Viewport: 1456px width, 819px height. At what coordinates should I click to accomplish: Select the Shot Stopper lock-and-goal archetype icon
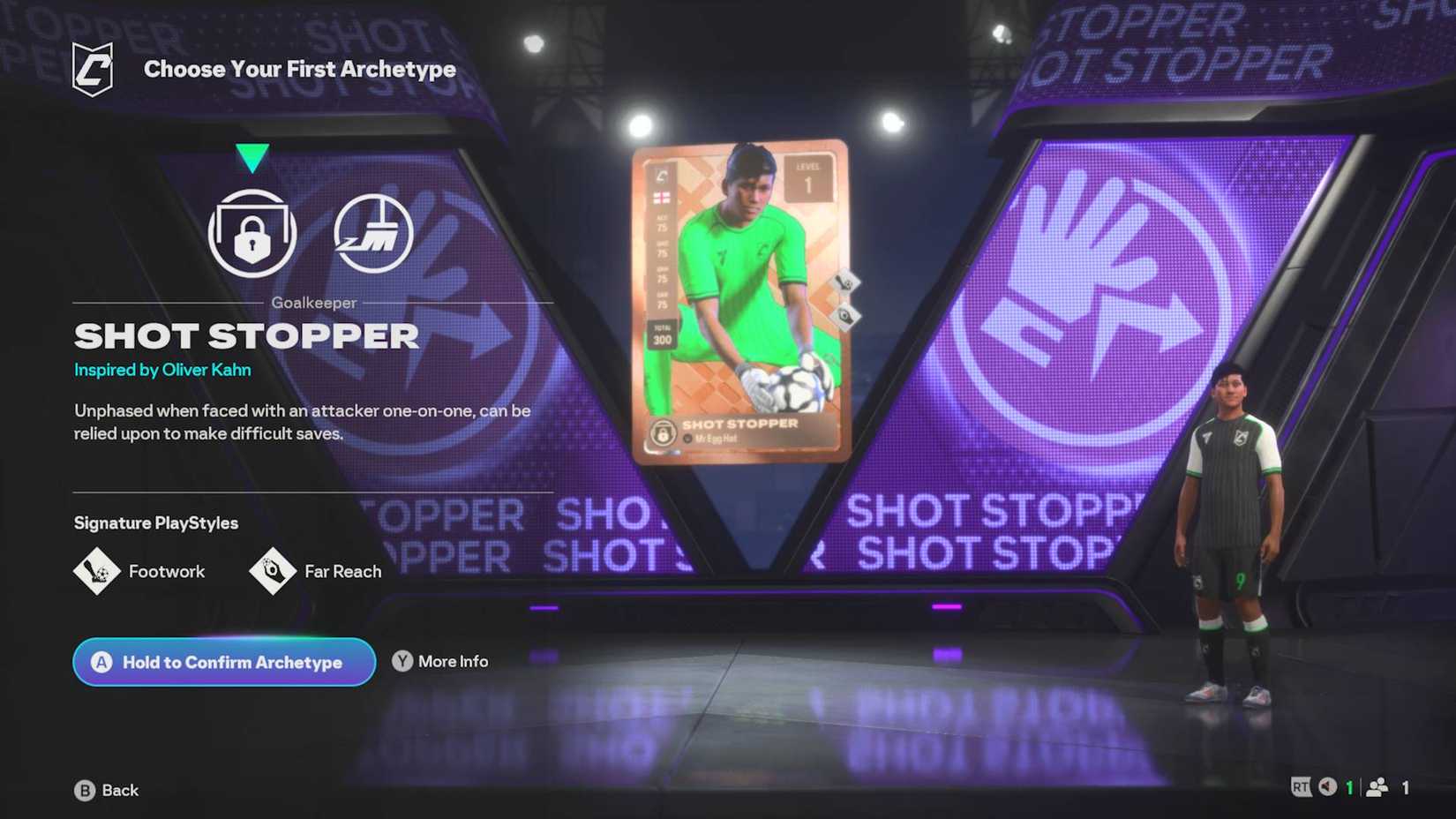251,232
